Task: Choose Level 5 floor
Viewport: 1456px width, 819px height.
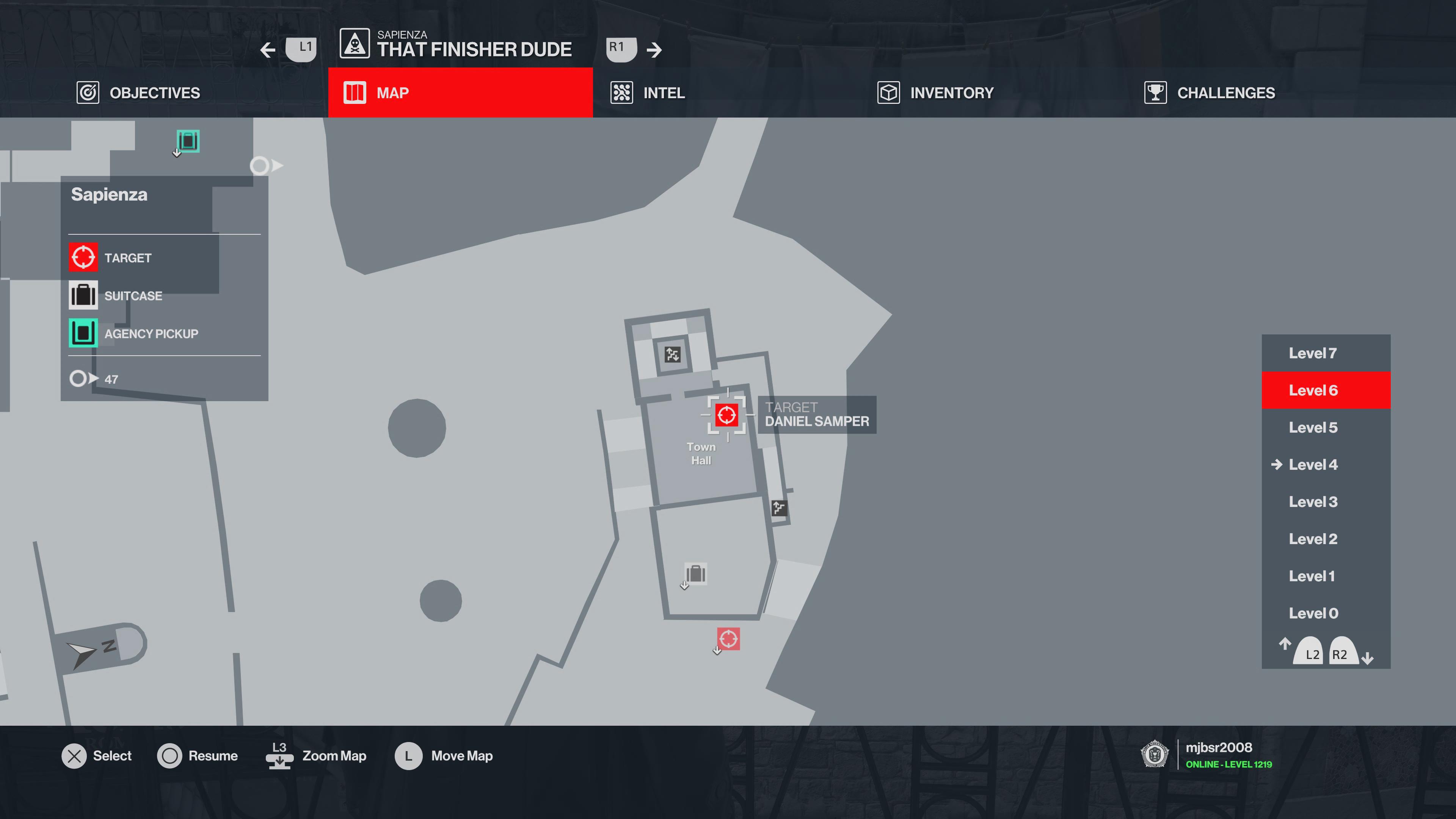Action: click(x=1312, y=428)
